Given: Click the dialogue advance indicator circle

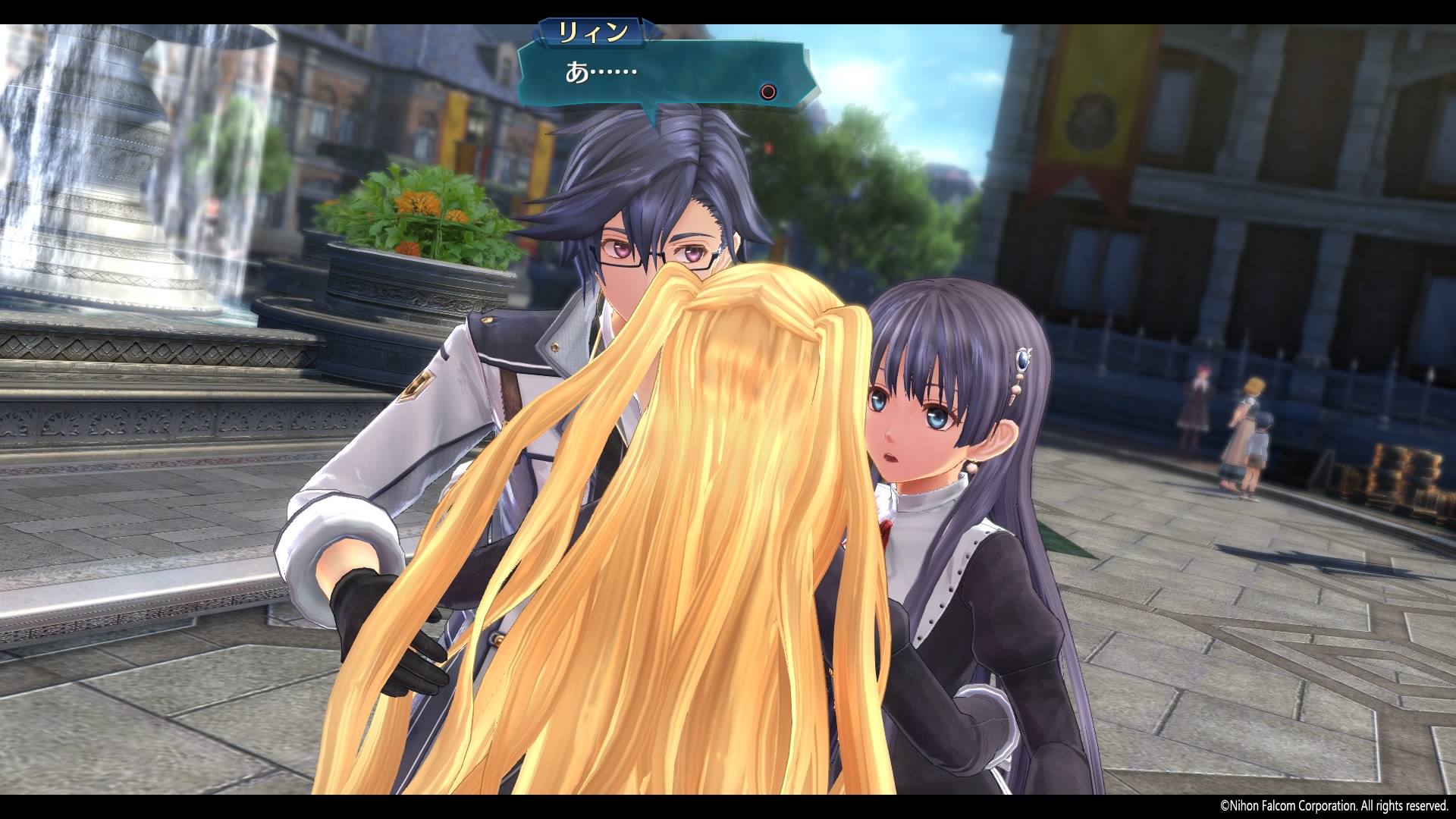Looking at the screenshot, I should coord(767,90).
